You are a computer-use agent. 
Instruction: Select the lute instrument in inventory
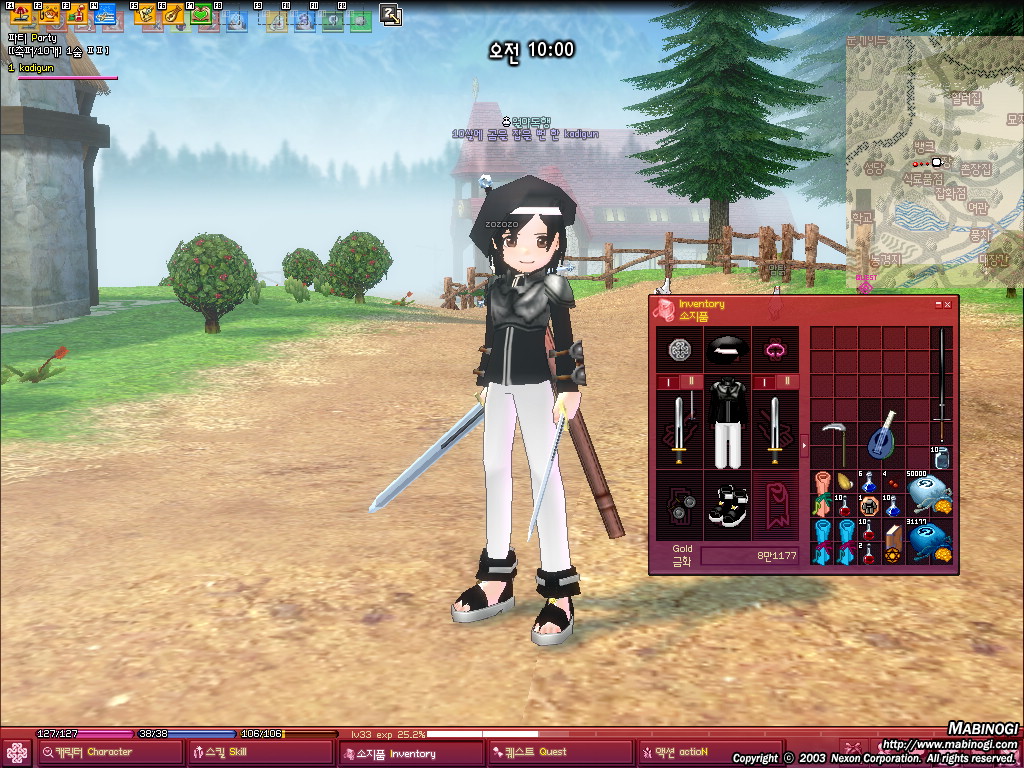click(x=882, y=434)
